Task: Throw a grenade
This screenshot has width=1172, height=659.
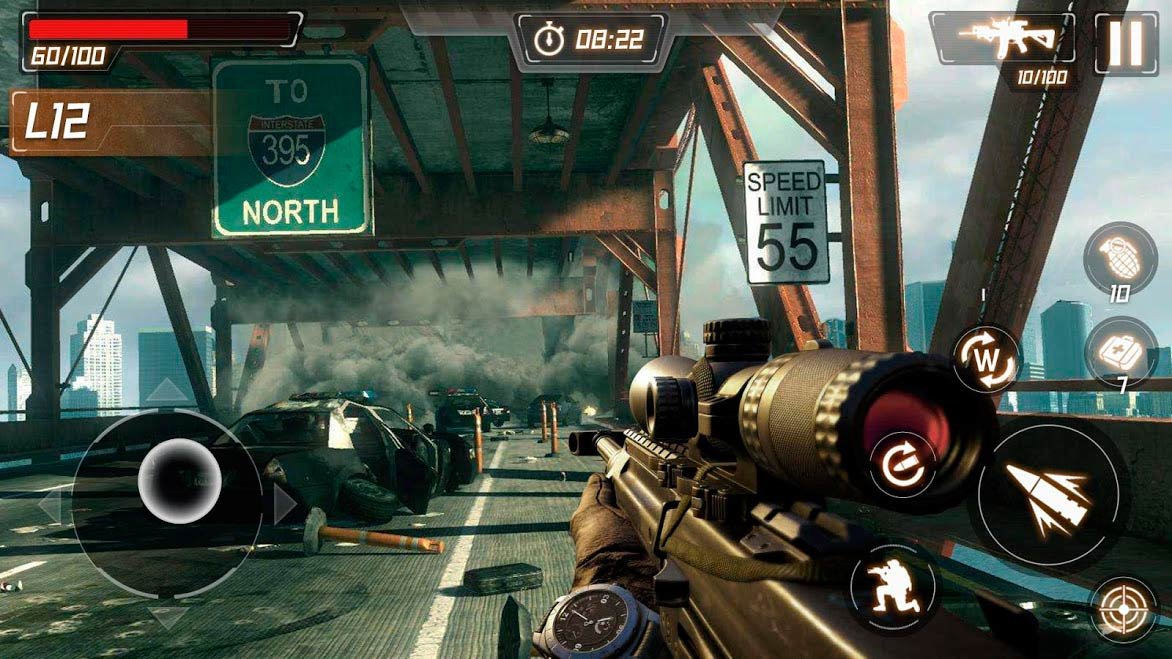Action: (1119, 258)
